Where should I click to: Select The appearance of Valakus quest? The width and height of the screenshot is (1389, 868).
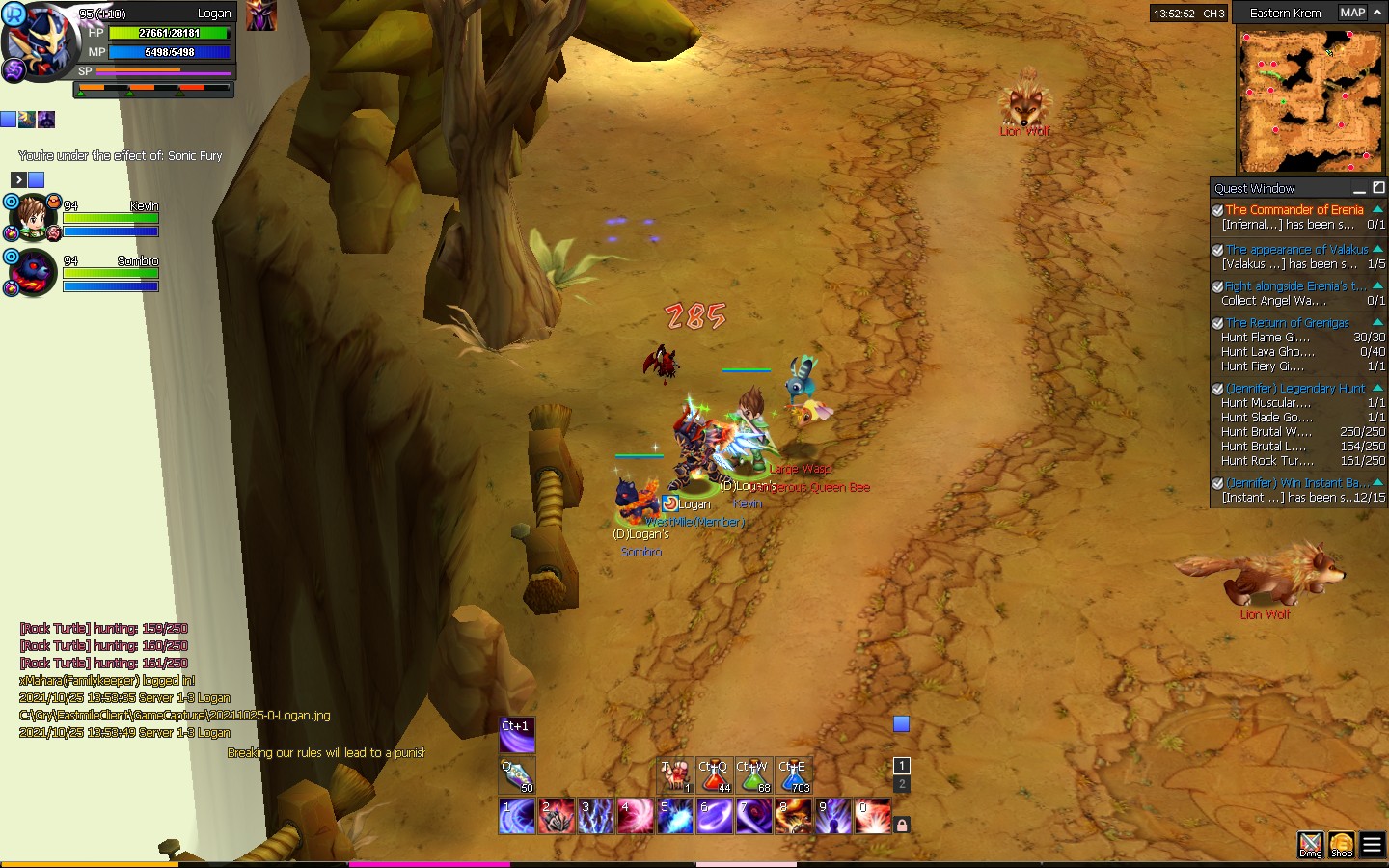coord(1296,249)
